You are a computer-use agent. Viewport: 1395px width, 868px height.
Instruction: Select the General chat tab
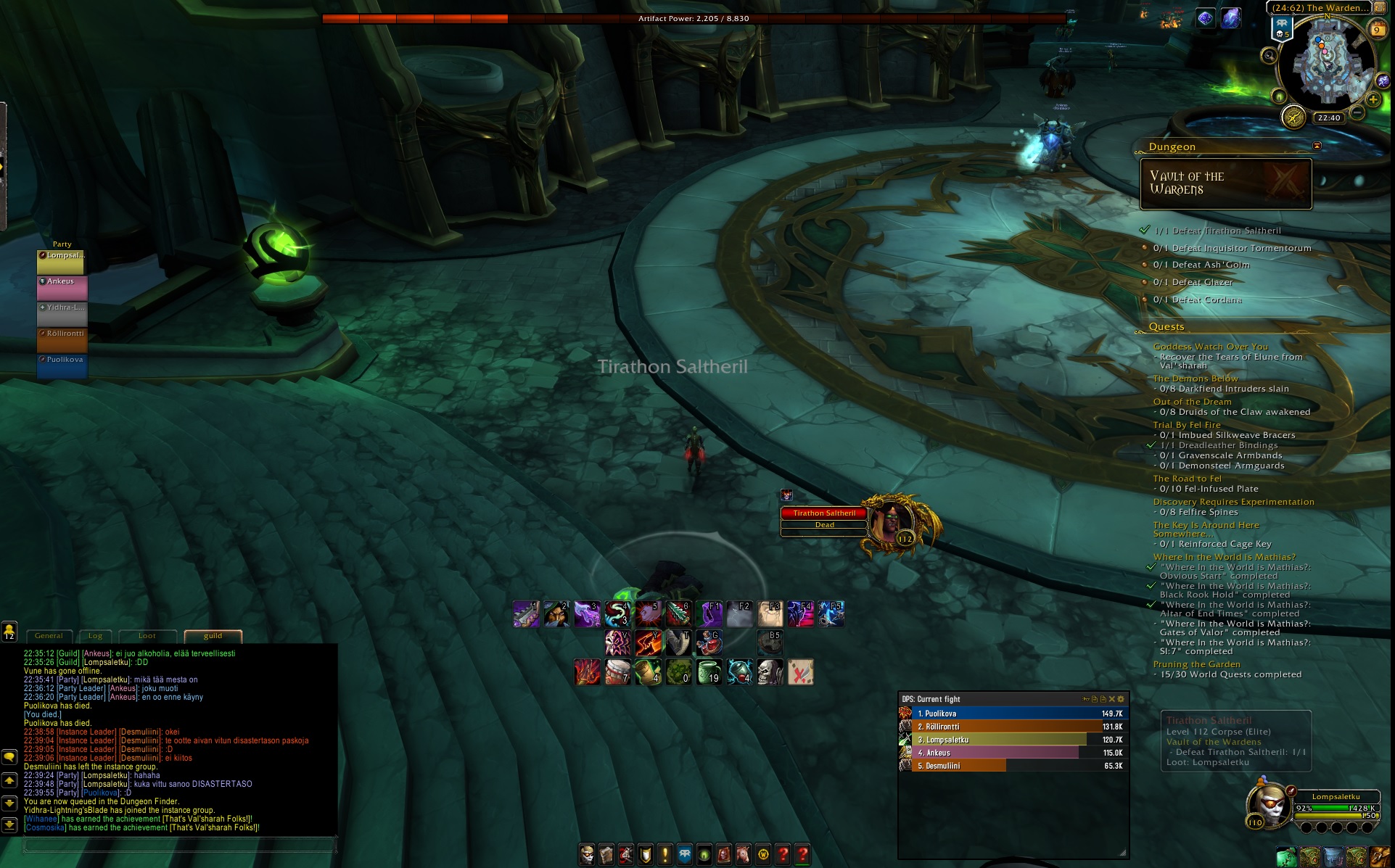[49, 636]
